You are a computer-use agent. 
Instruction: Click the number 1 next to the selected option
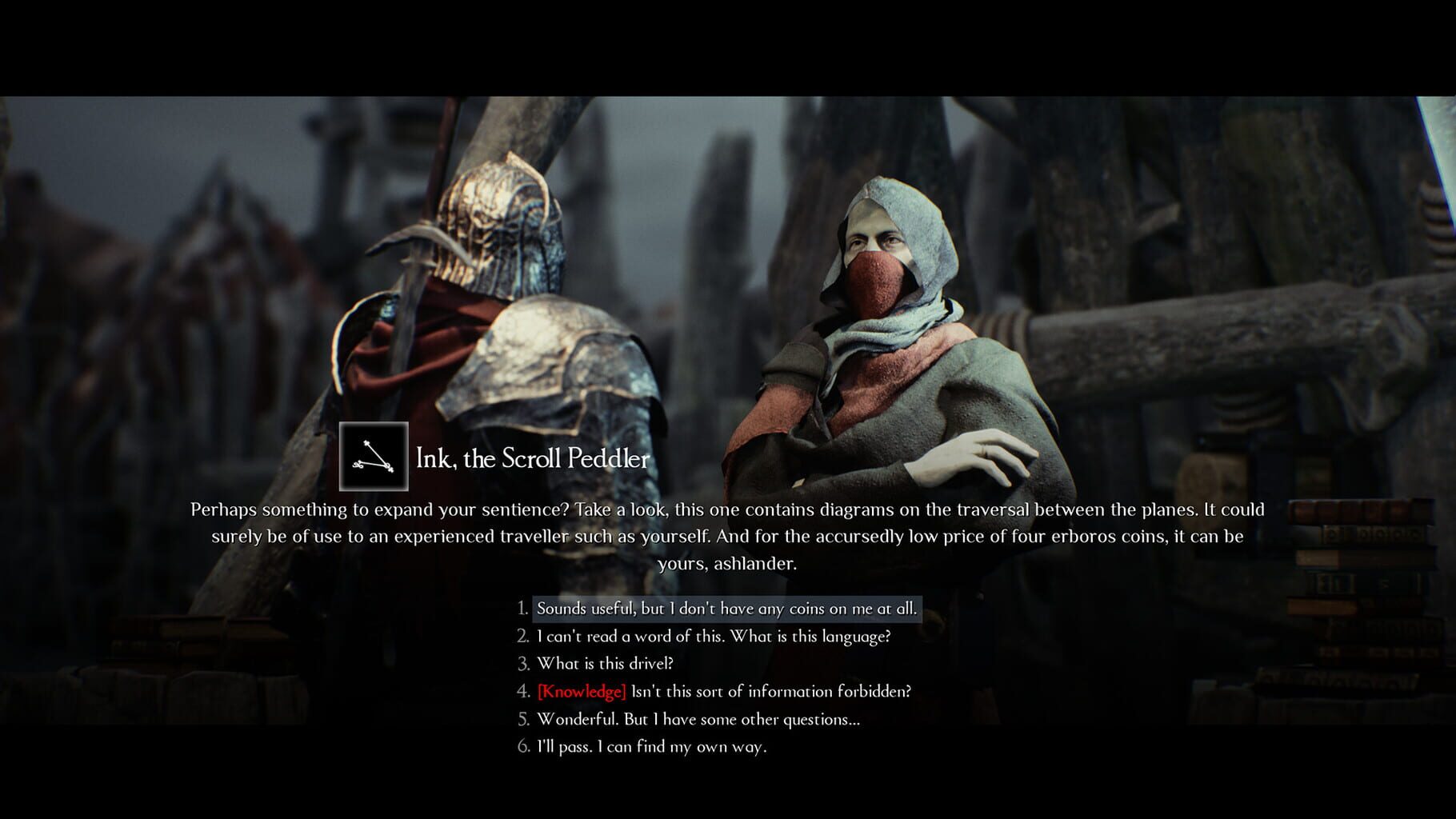[x=522, y=609]
